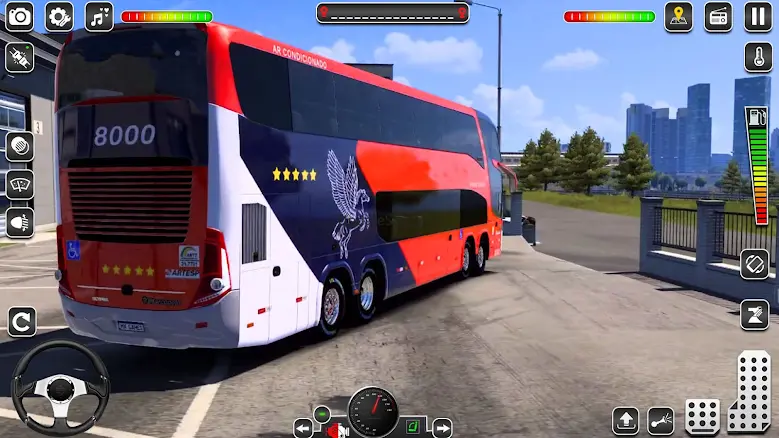
Task: Pause the game
Action: (758, 16)
